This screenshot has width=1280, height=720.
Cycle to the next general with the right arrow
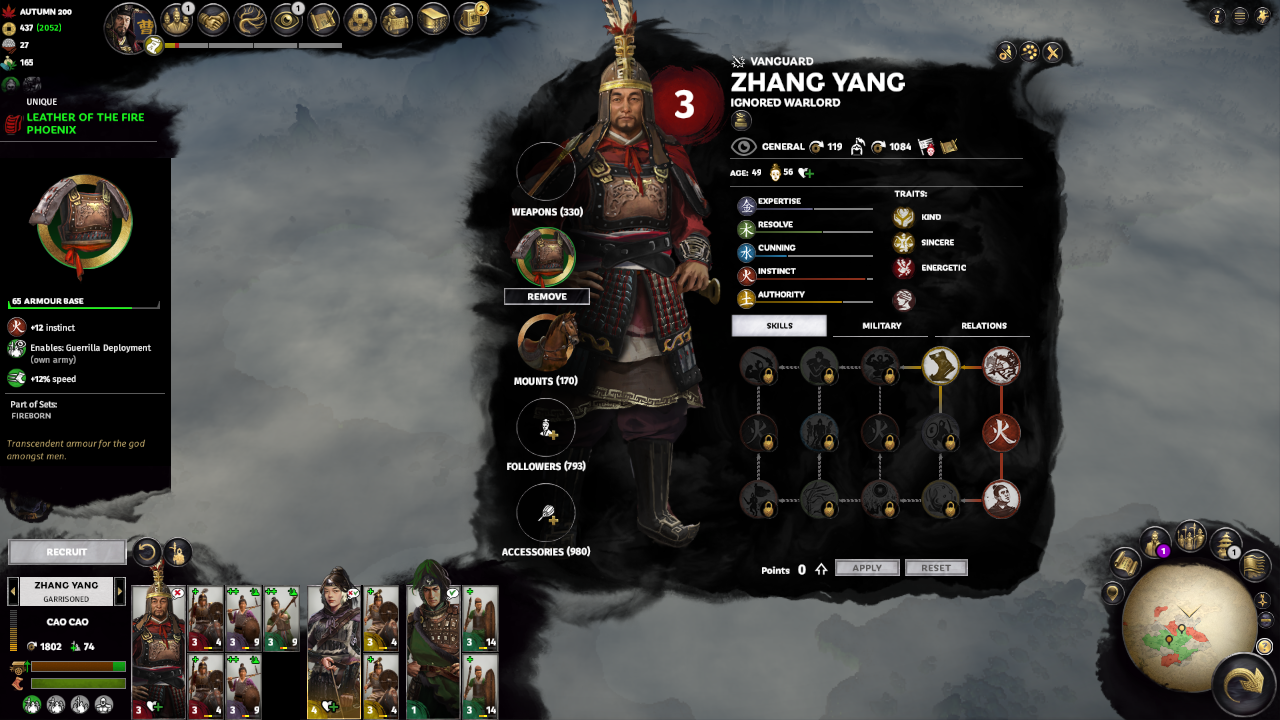point(120,591)
